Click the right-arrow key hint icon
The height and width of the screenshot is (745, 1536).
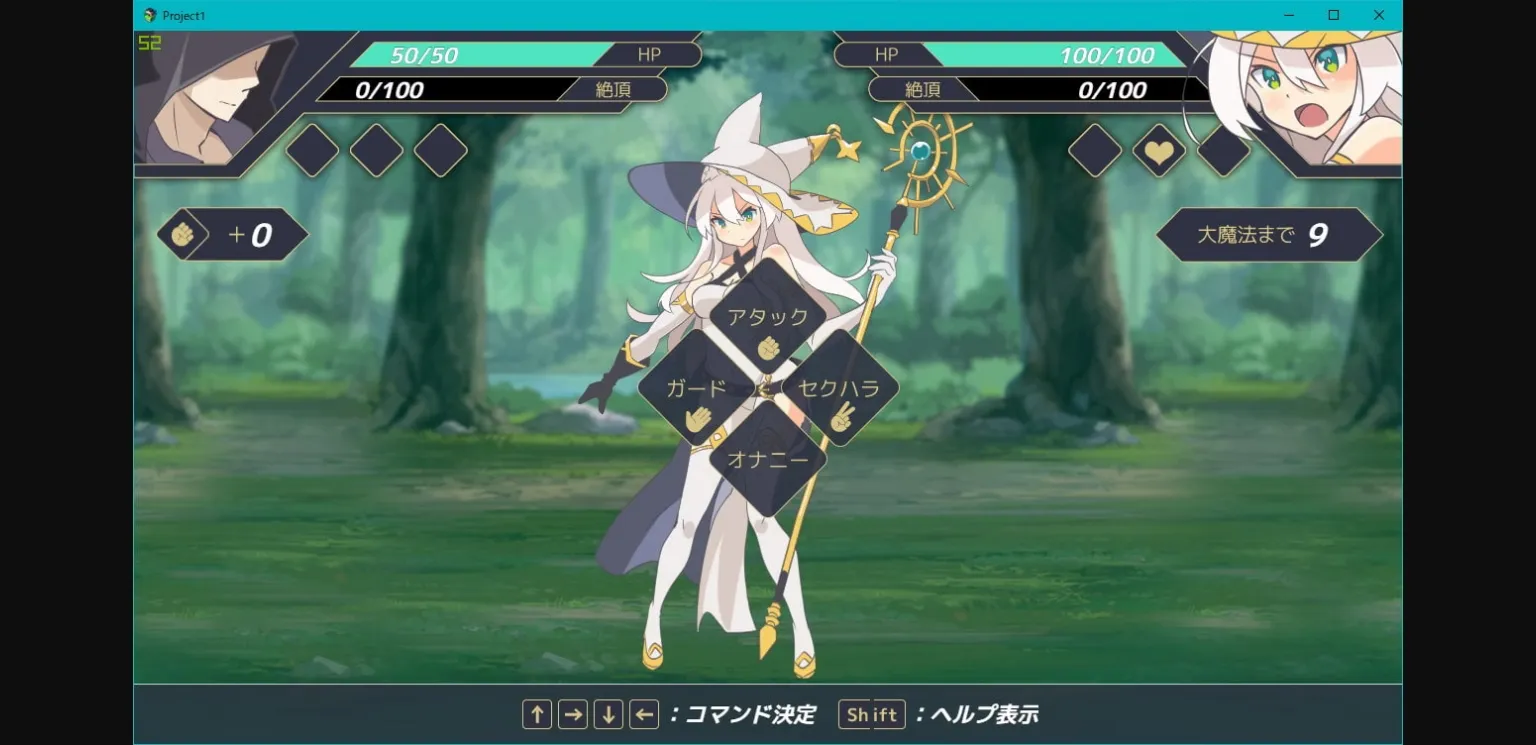pyautogui.click(x=572, y=714)
